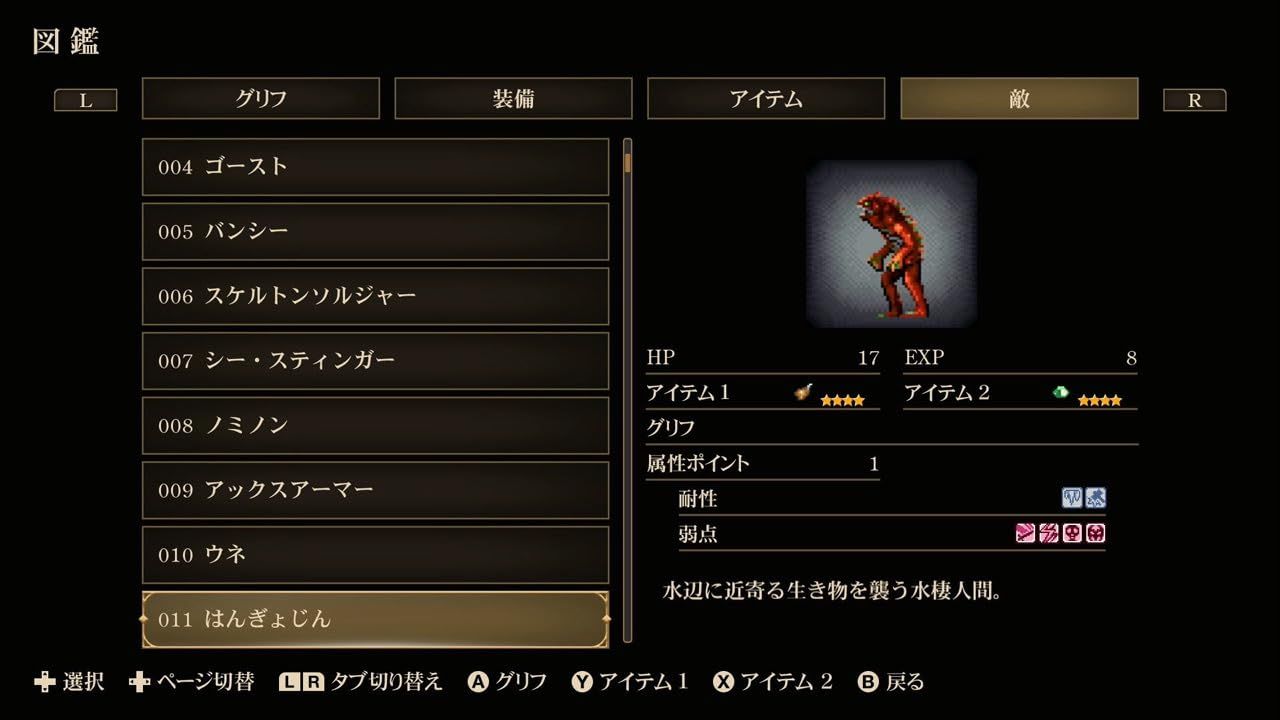The width and height of the screenshot is (1280, 720).
Task: Select the 装備 tab
Action: coord(514,98)
